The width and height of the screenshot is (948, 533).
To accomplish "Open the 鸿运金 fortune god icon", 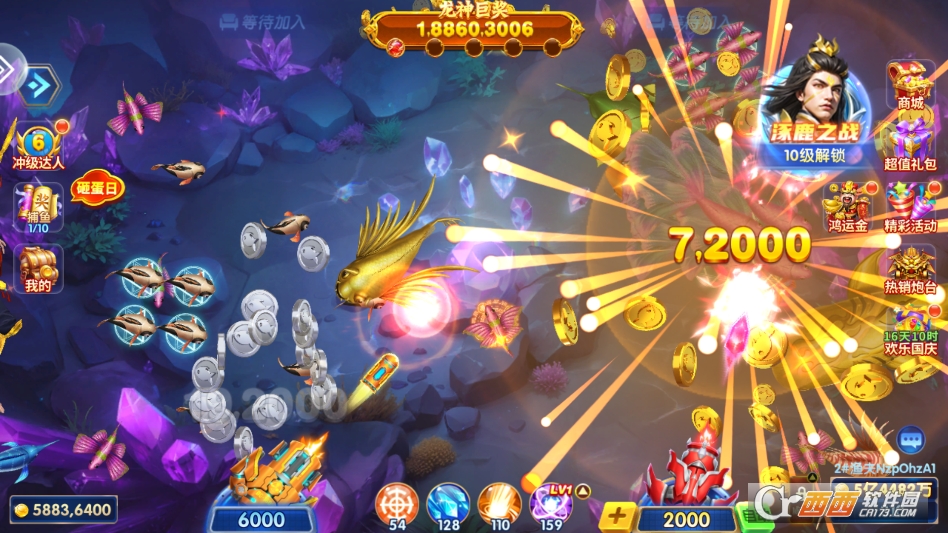I will (x=845, y=205).
